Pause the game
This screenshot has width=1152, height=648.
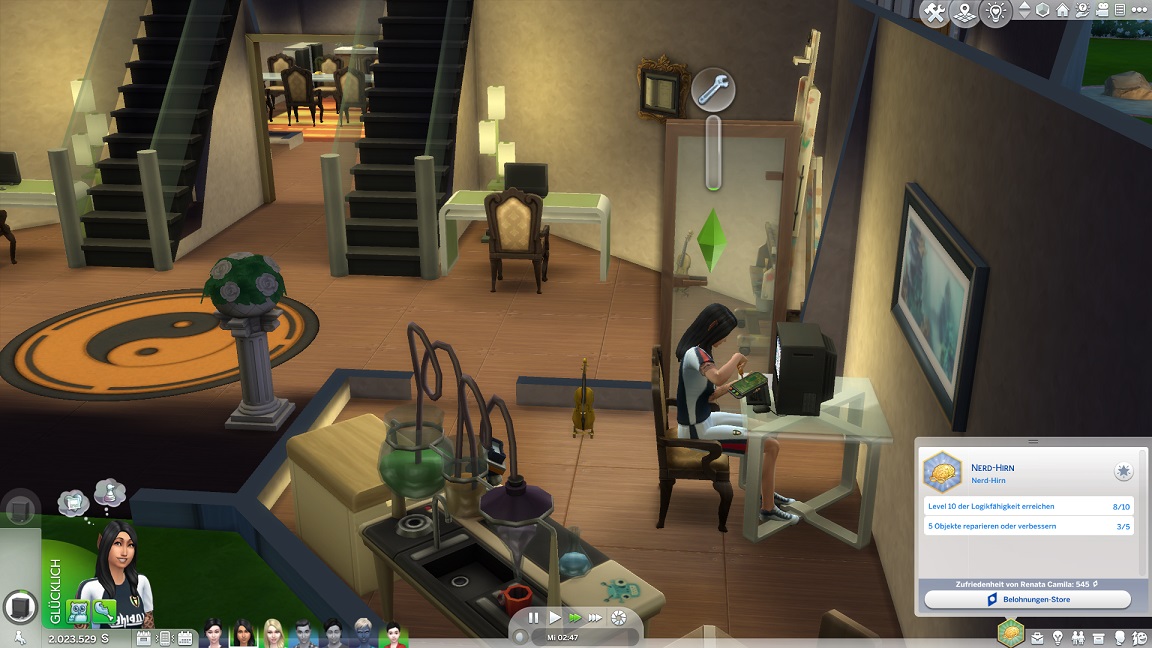(x=533, y=618)
